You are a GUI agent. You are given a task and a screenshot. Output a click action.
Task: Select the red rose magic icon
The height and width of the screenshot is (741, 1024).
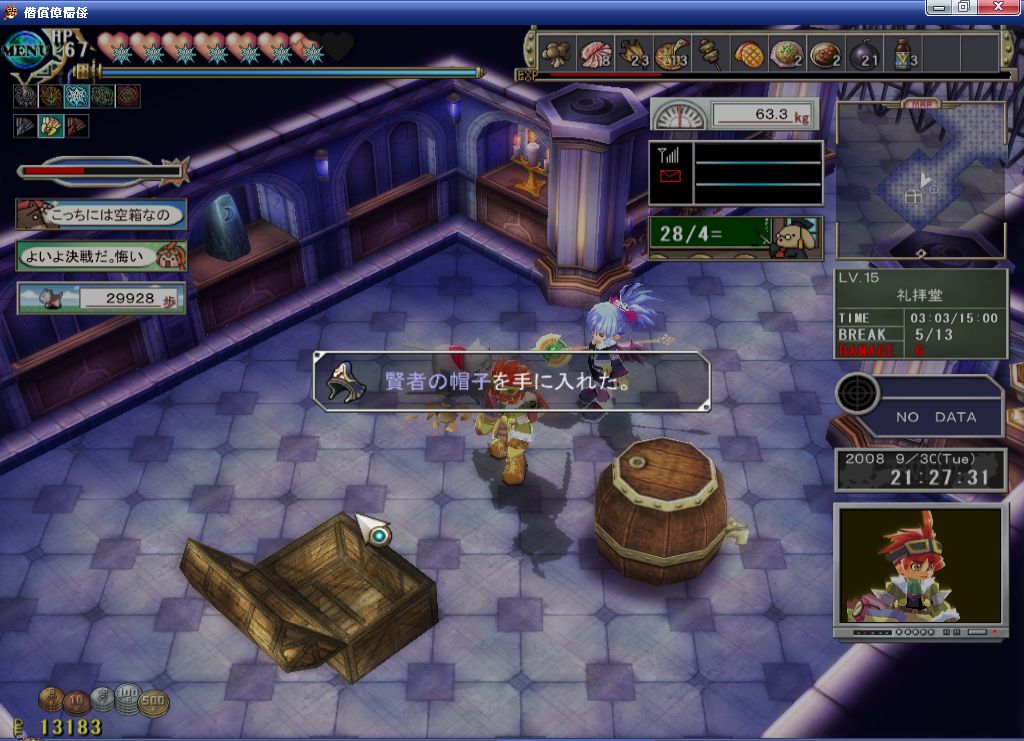(x=128, y=97)
